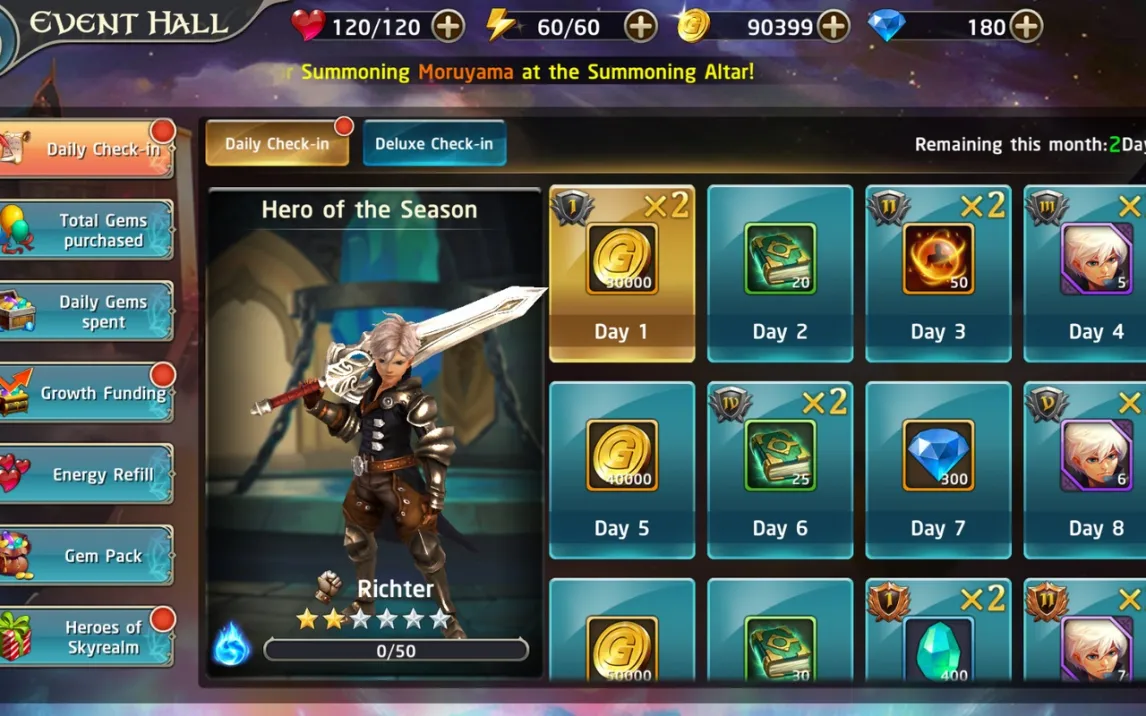Select the Day 6 book reward tile

tap(780, 470)
